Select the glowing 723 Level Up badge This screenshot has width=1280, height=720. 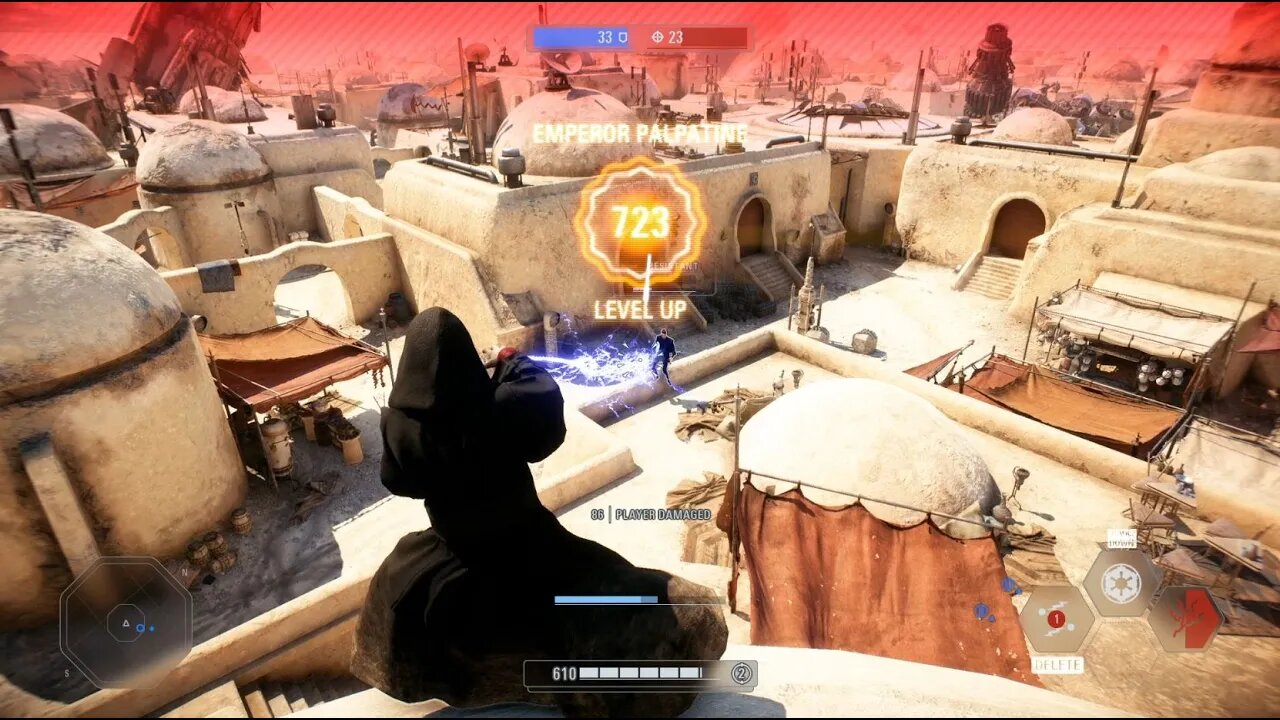pyautogui.click(x=640, y=221)
